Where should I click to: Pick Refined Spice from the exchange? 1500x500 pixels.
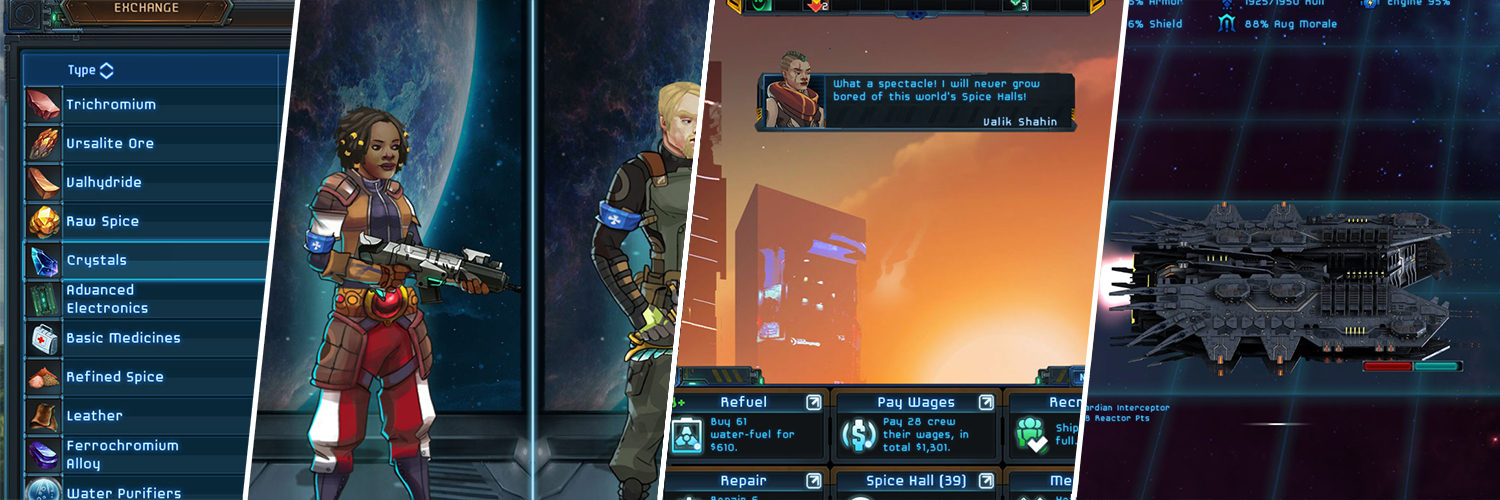114,377
